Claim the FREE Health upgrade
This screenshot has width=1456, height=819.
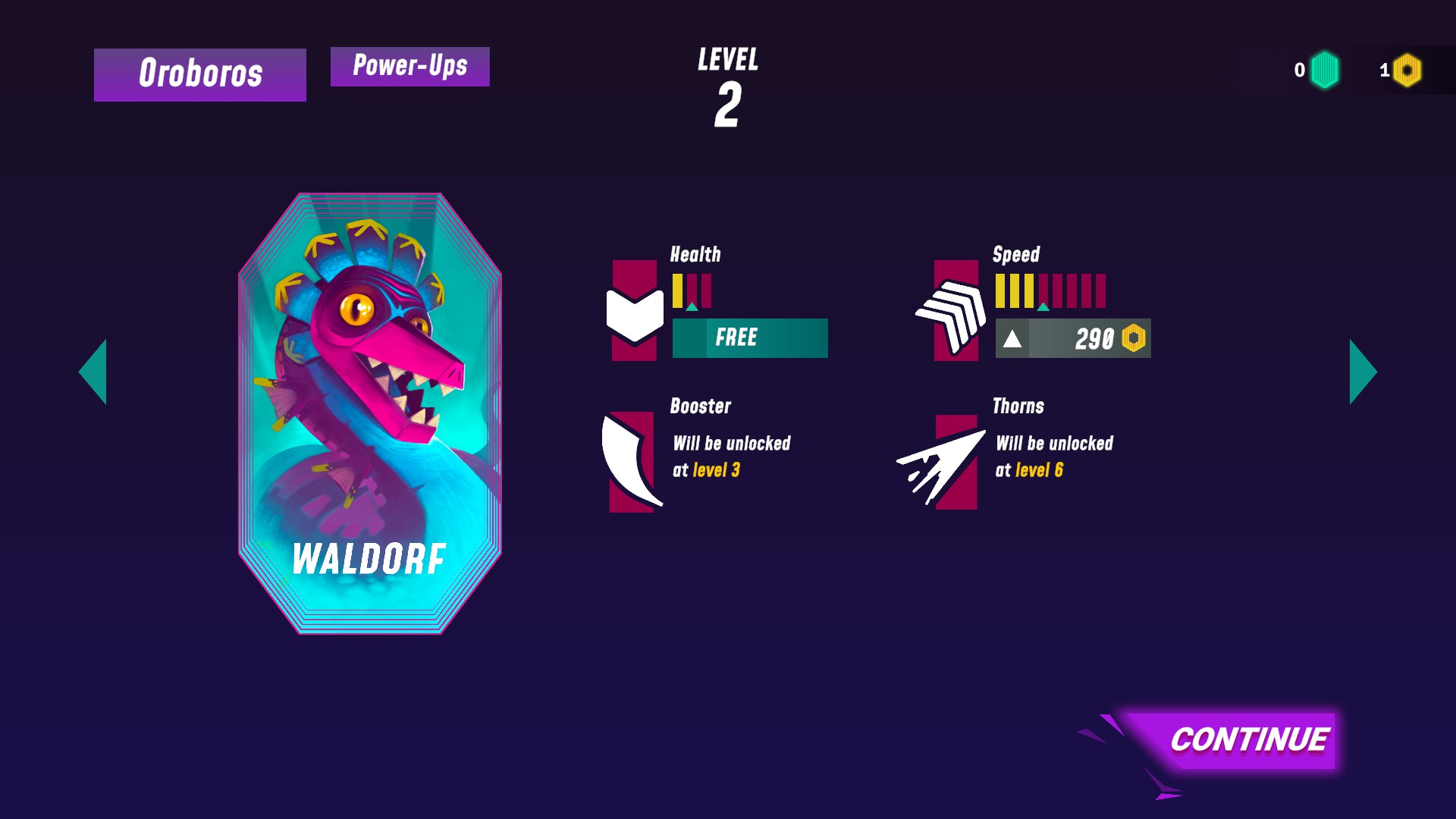click(x=749, y=338)
